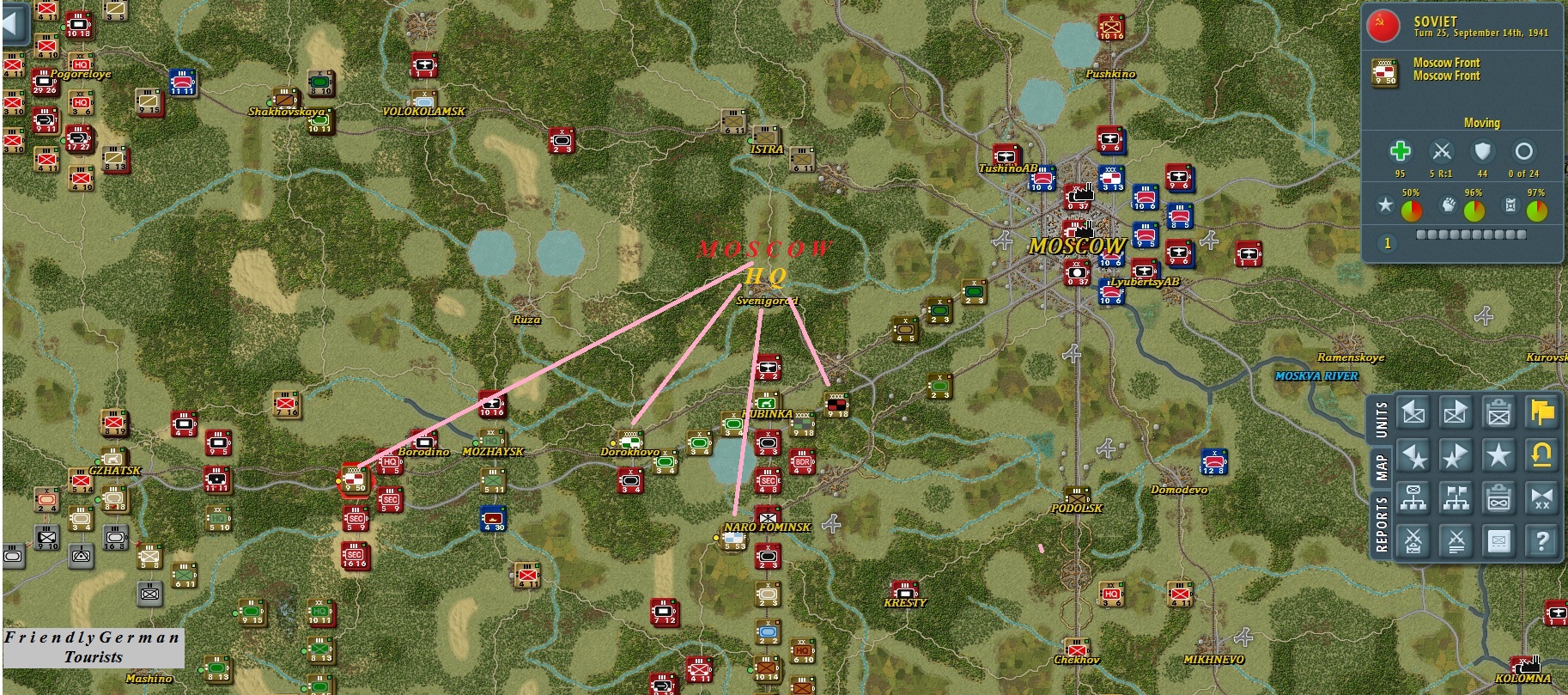Open the help question mark icon
This screenshot has width=1568, height=695.
(1542, 539)
